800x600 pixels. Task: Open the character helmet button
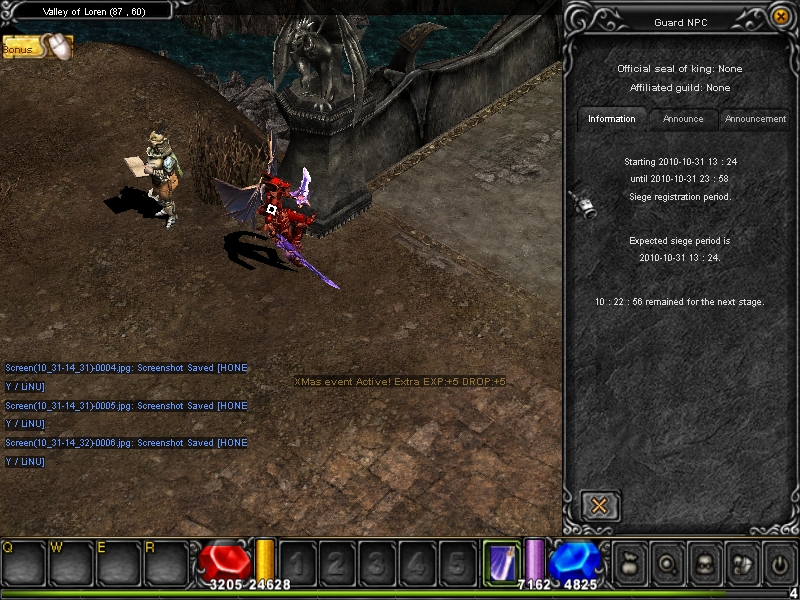coord(704,562)
